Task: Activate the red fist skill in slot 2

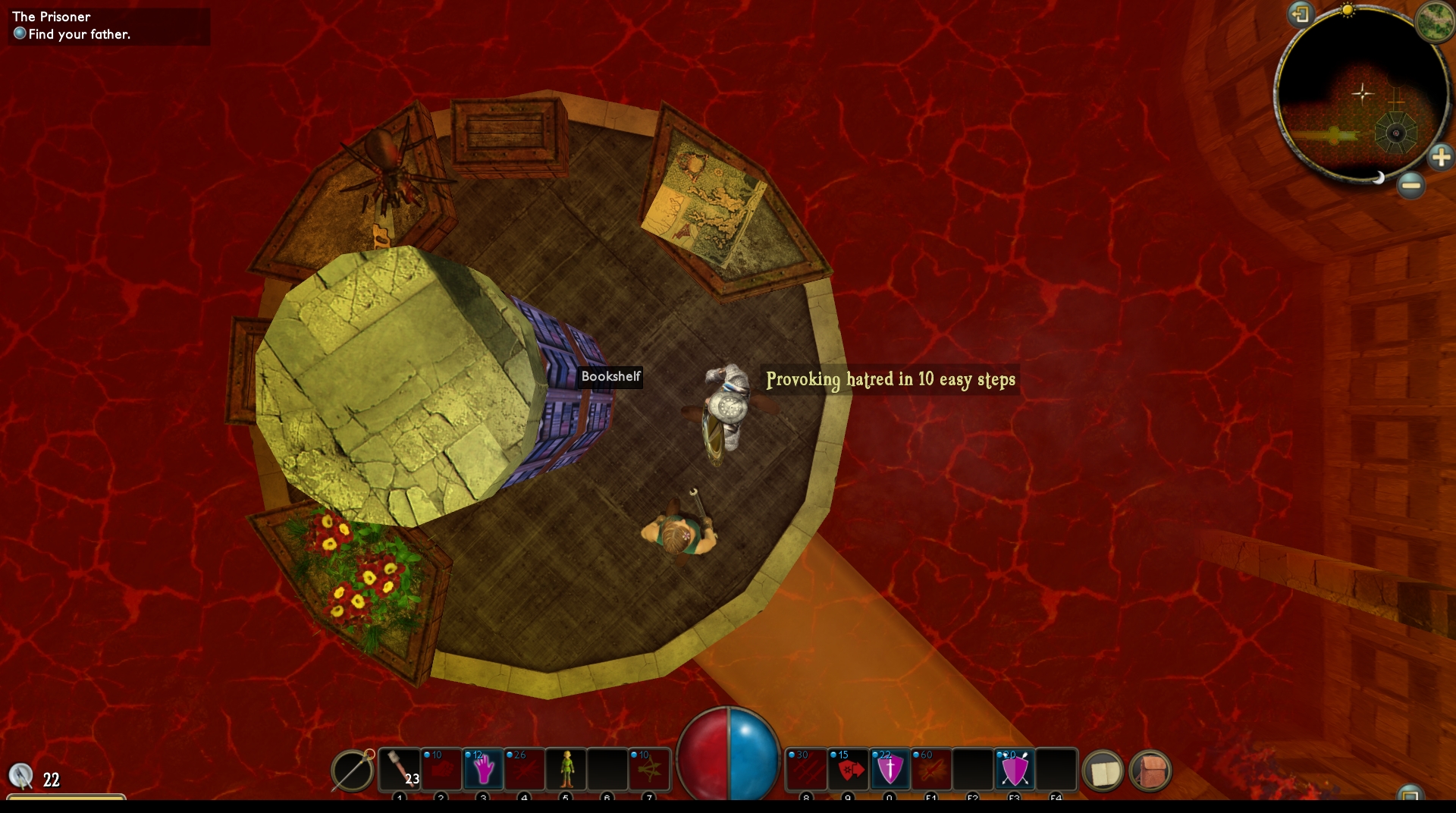Action: 441,770
